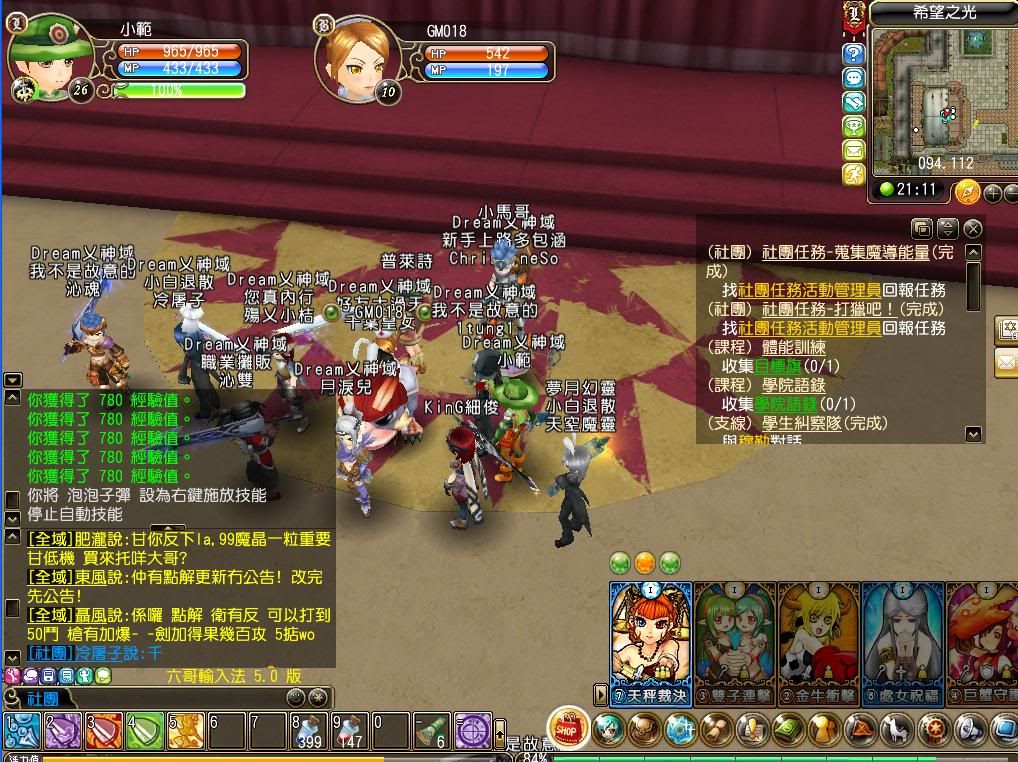This screenshot has height=762, width=1018.
Task: Open the red SHOP bag button
Action: [568, 728]
